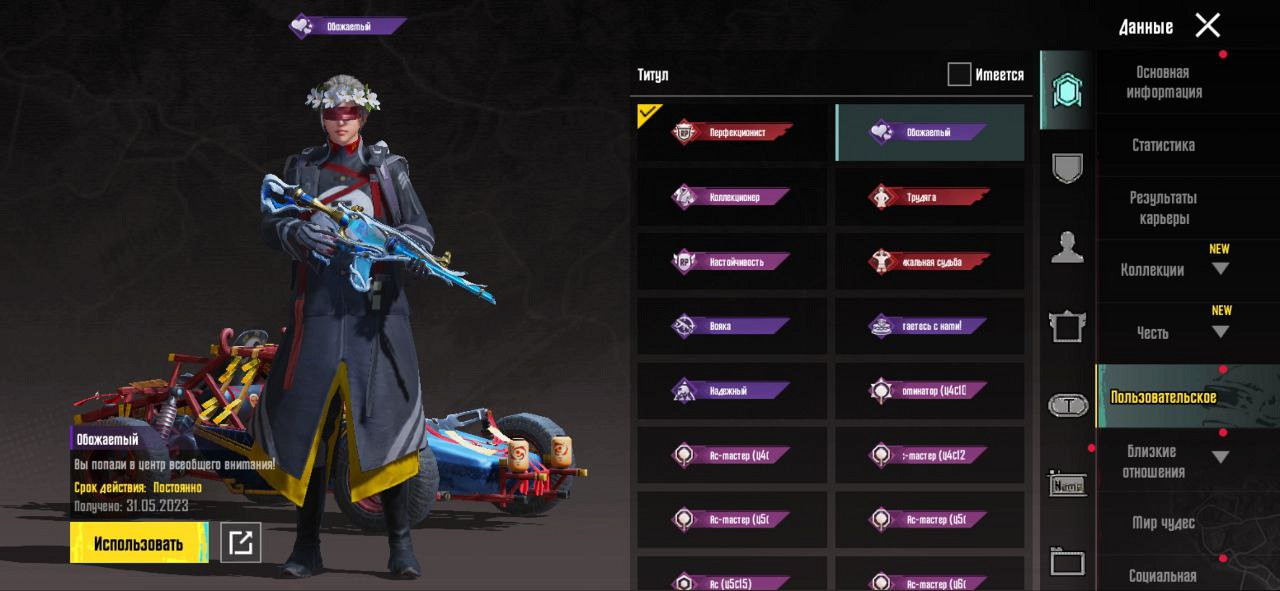Select the Коллекционер title
Viewport: 1280px width, 591px height.
[732, 197]
